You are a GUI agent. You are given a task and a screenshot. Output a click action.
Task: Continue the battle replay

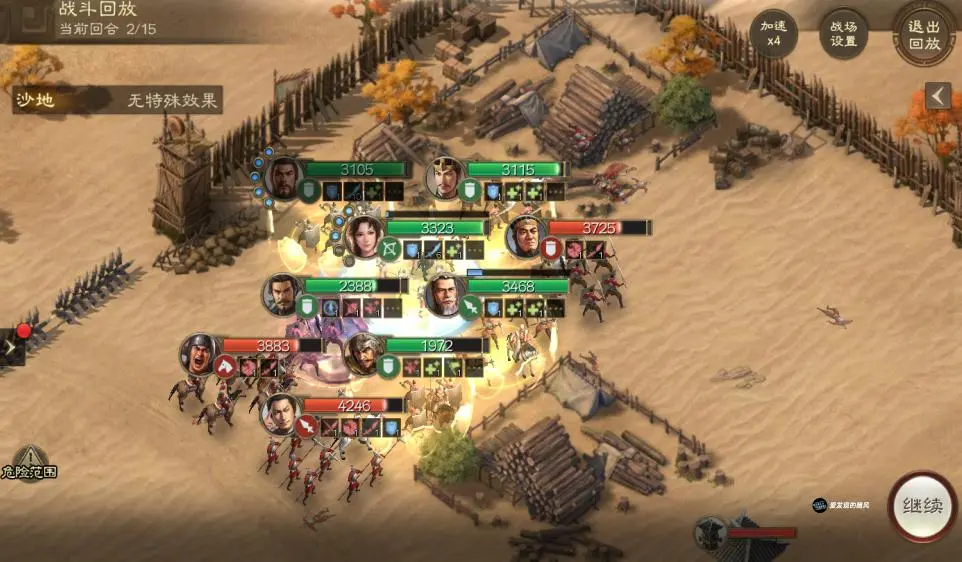click(922, 506)
